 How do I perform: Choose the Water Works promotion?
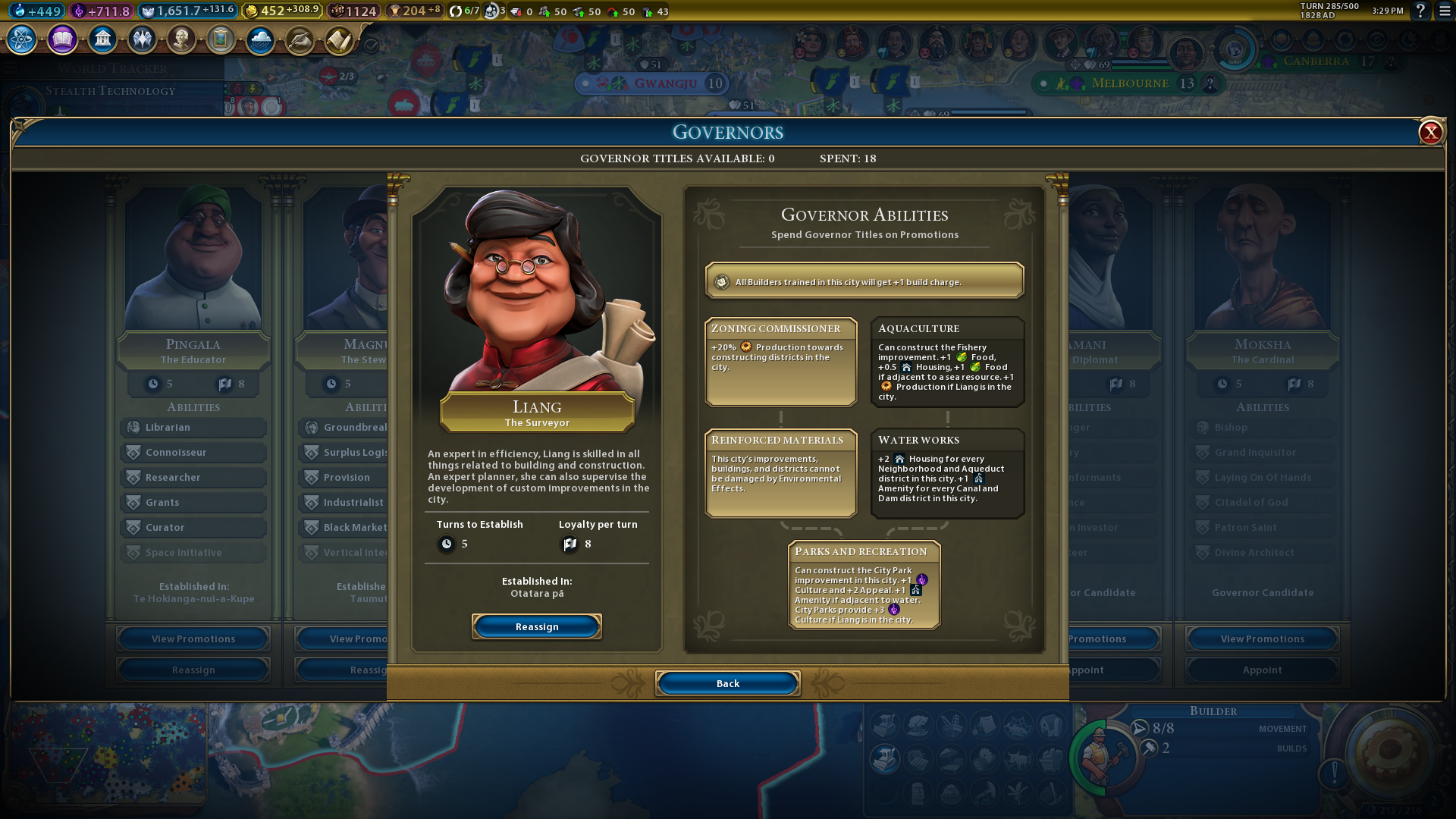(947, 473)
